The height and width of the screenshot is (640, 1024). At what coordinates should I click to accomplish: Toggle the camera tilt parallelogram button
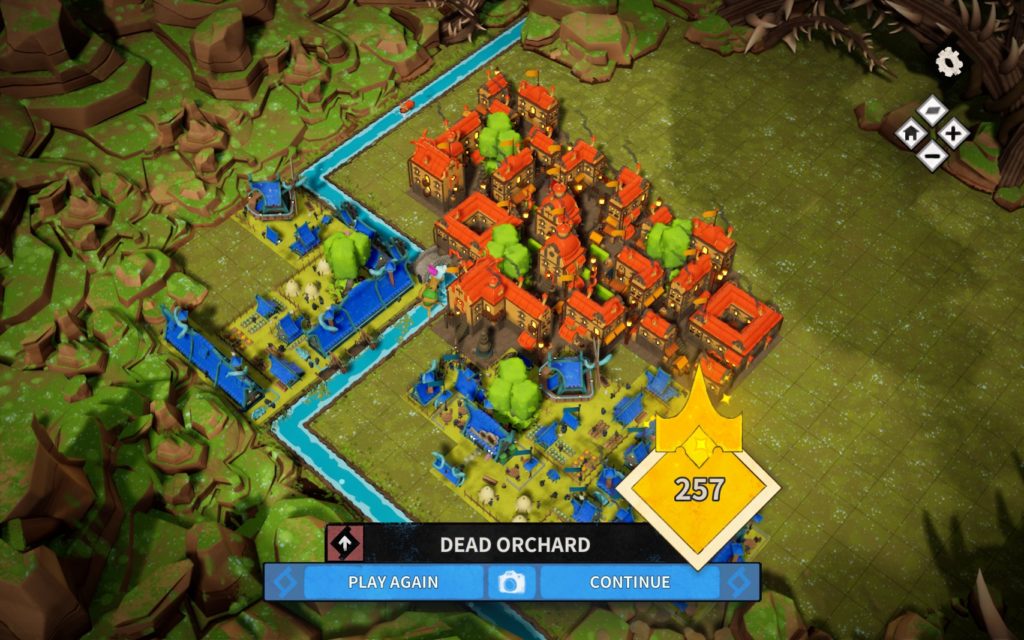tap(932, 110)
